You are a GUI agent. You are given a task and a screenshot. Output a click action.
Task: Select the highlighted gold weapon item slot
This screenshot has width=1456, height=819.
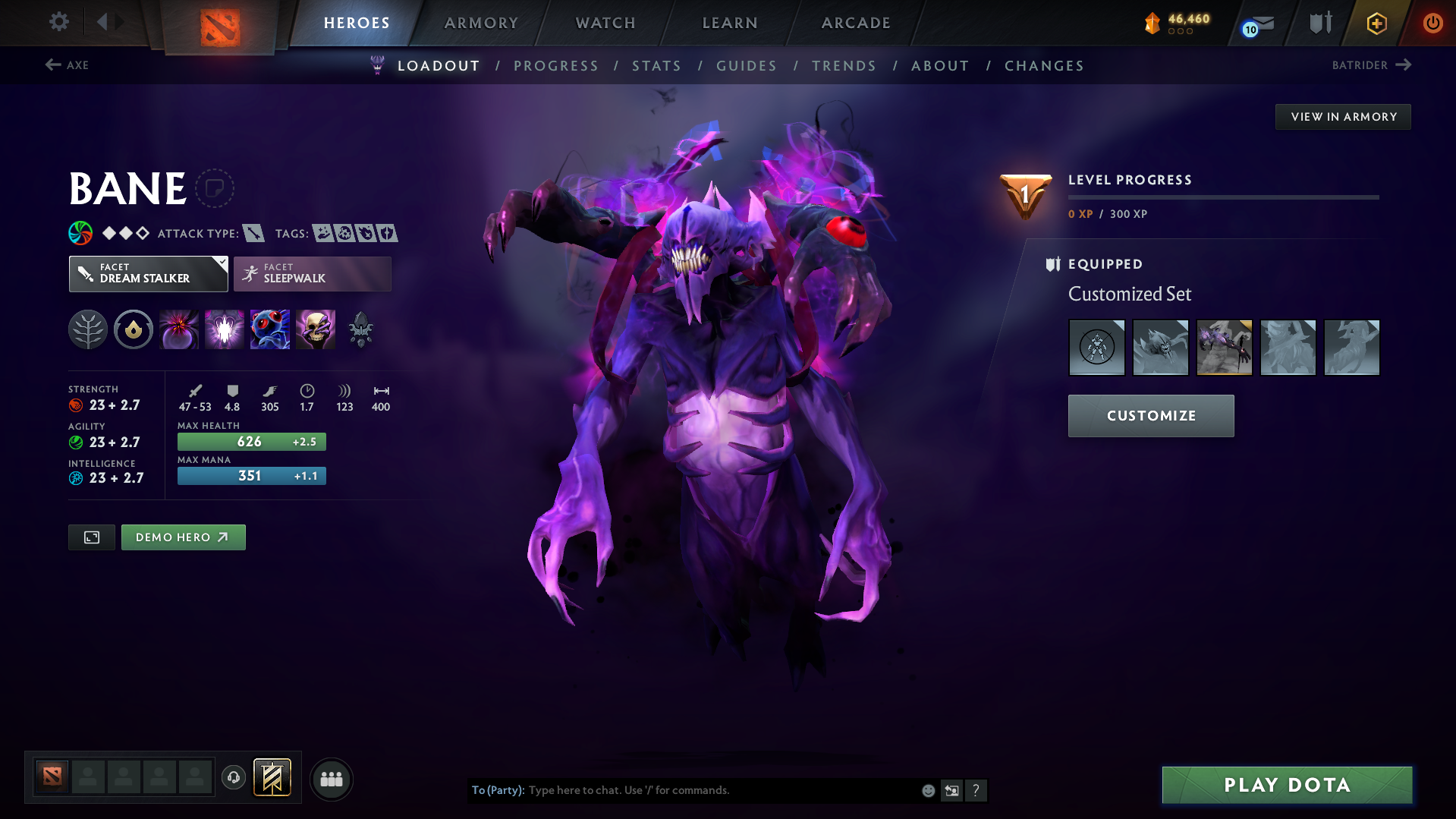click(1224, 347)
